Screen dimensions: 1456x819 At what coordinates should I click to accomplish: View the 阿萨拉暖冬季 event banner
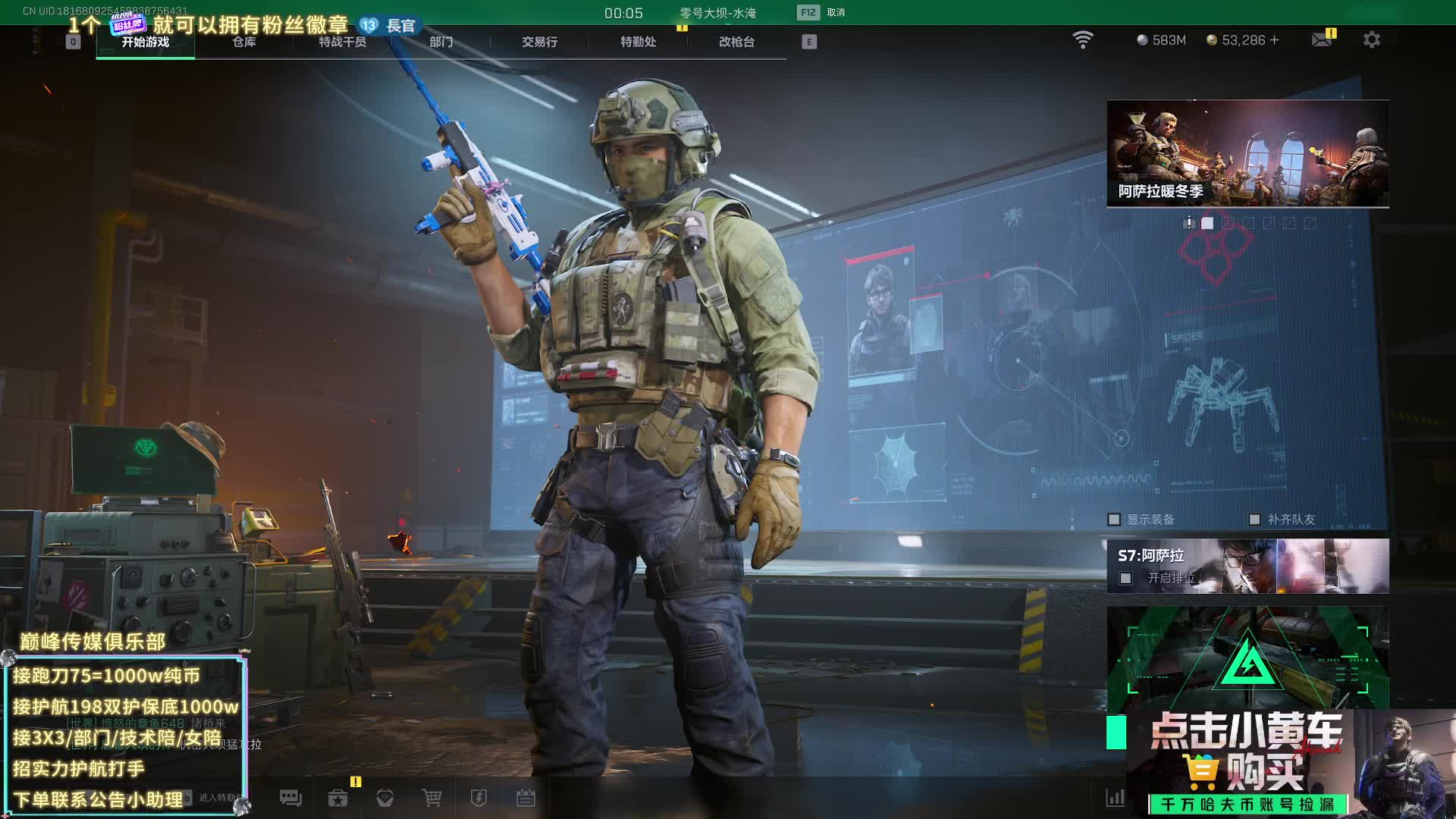[1247, 153]
